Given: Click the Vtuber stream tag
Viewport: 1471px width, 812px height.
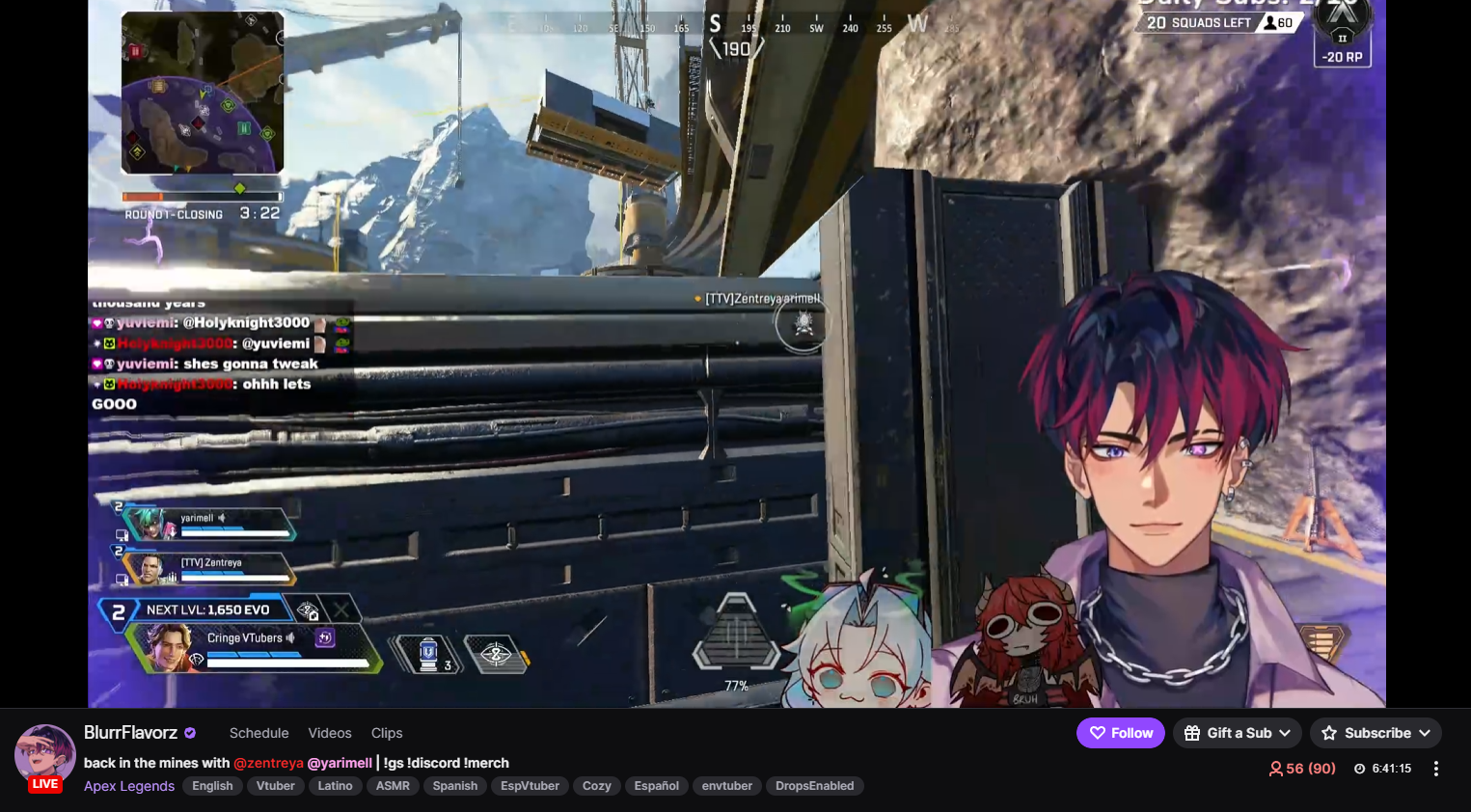Looking at the screenshot, I should [275, 786].
